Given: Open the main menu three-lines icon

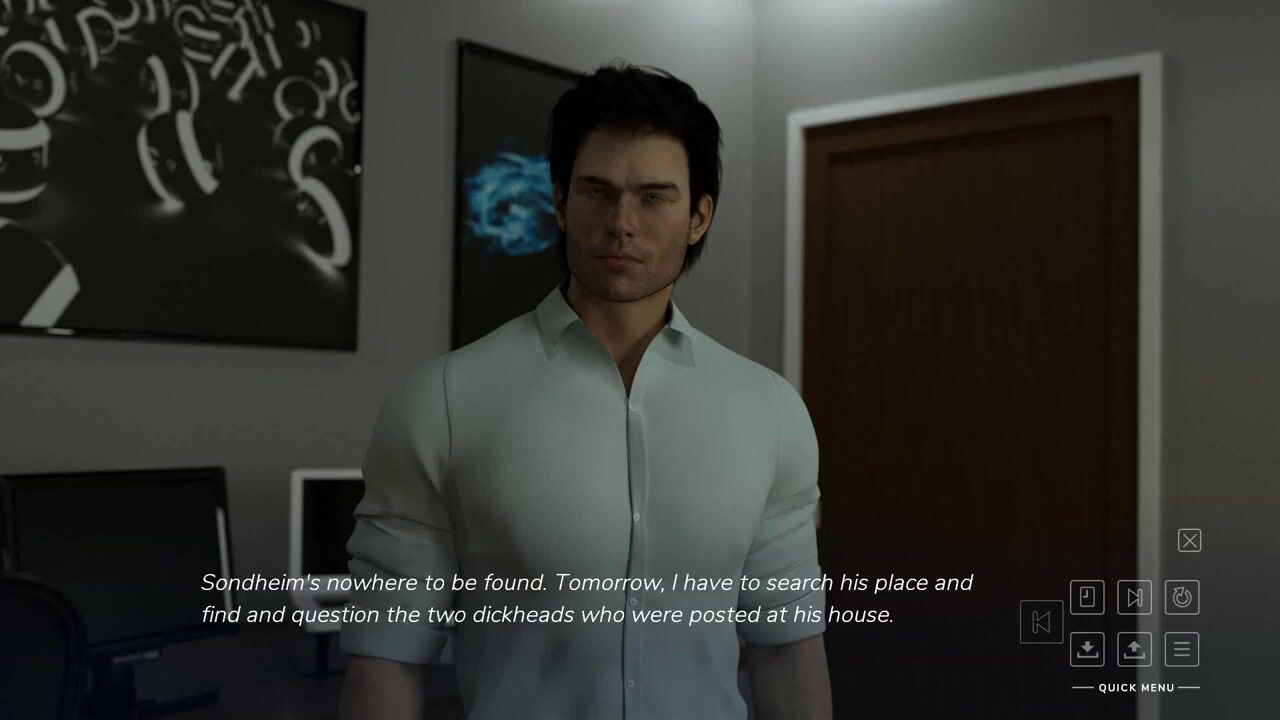Looking at the screenshot, I should point(1182,649).
